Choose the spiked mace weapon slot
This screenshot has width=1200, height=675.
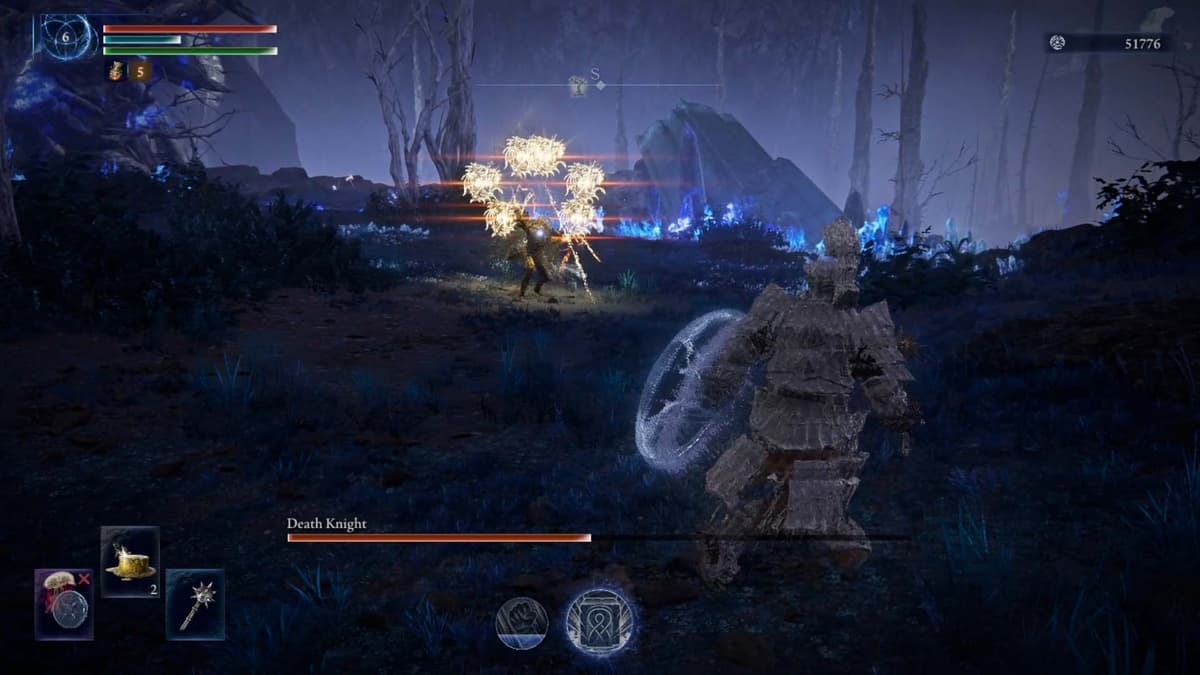pos(195,604)
